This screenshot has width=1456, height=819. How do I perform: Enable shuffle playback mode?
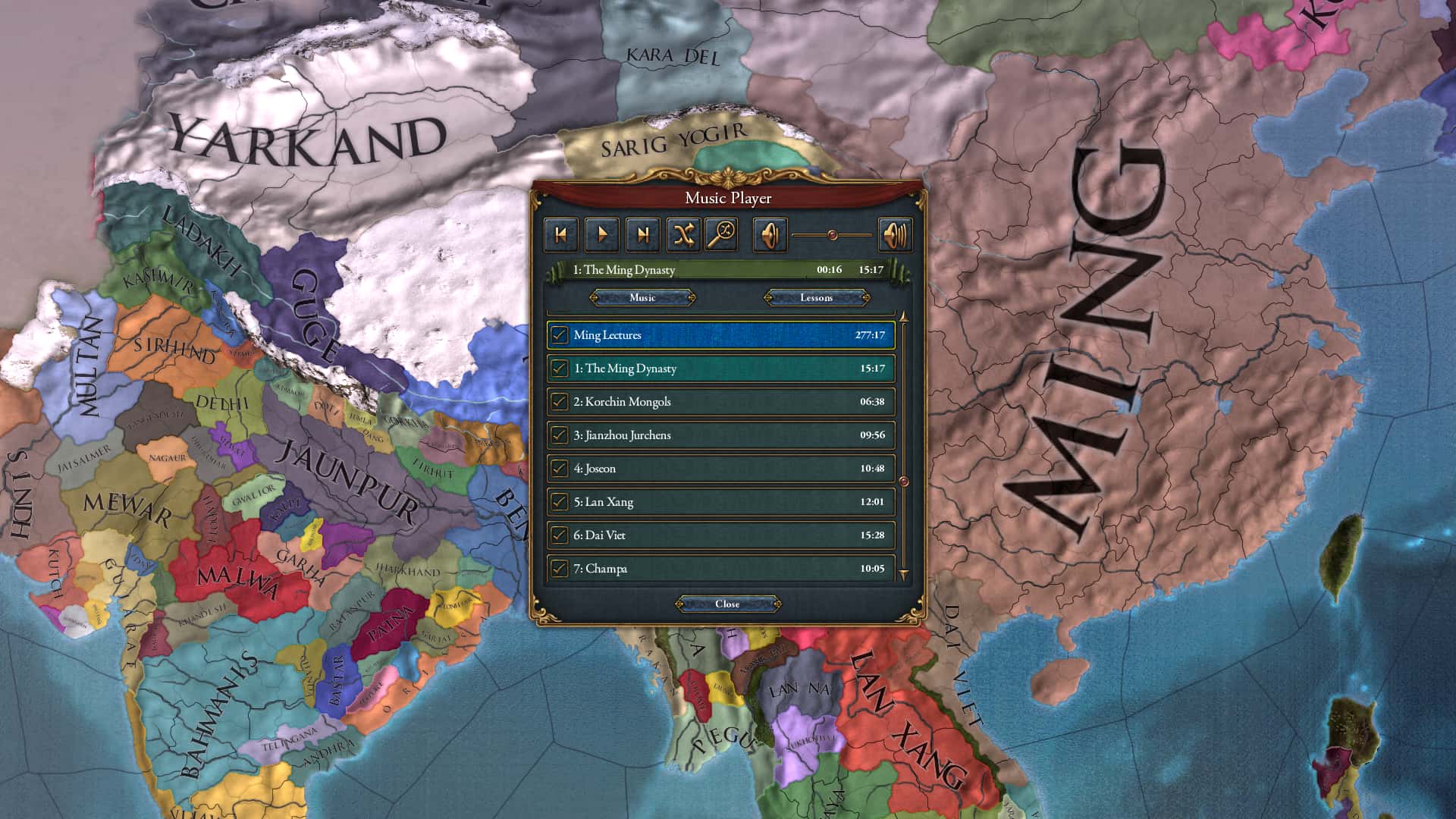683,234
